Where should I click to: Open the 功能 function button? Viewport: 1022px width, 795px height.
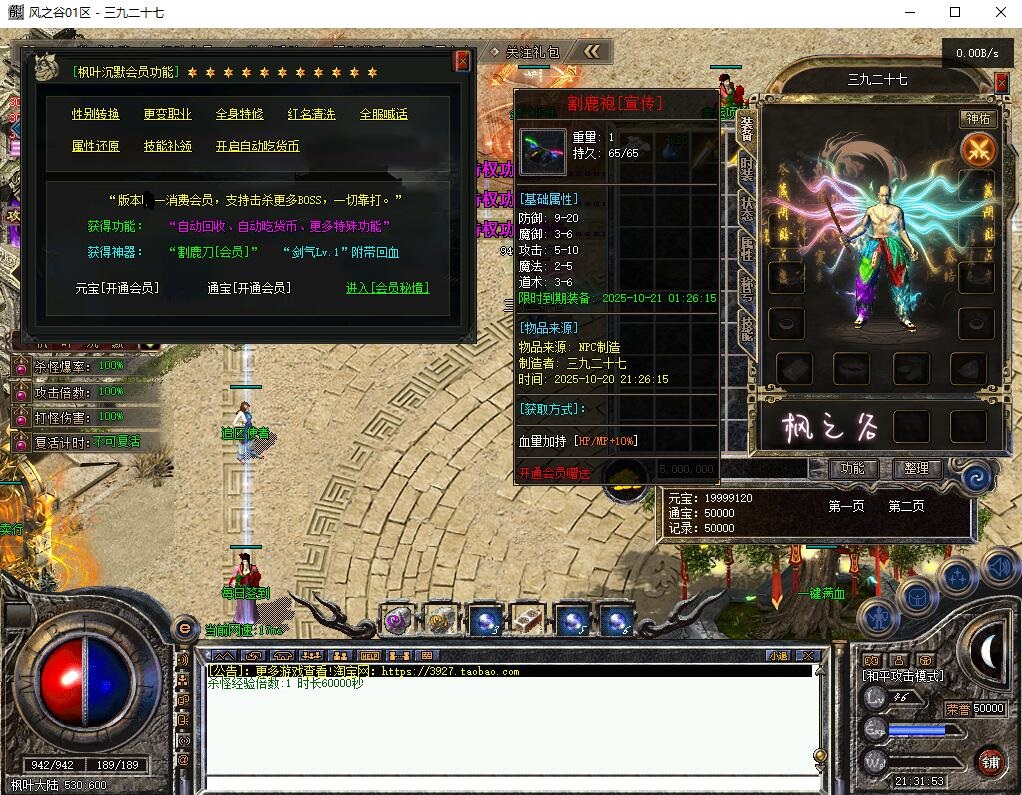[x=853, y=468]
